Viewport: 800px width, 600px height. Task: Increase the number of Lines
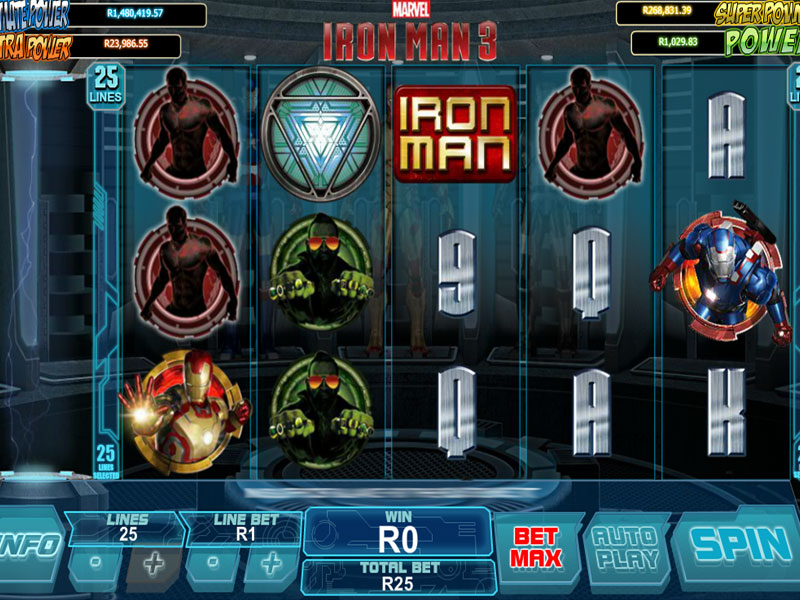(x=152, y=563)
